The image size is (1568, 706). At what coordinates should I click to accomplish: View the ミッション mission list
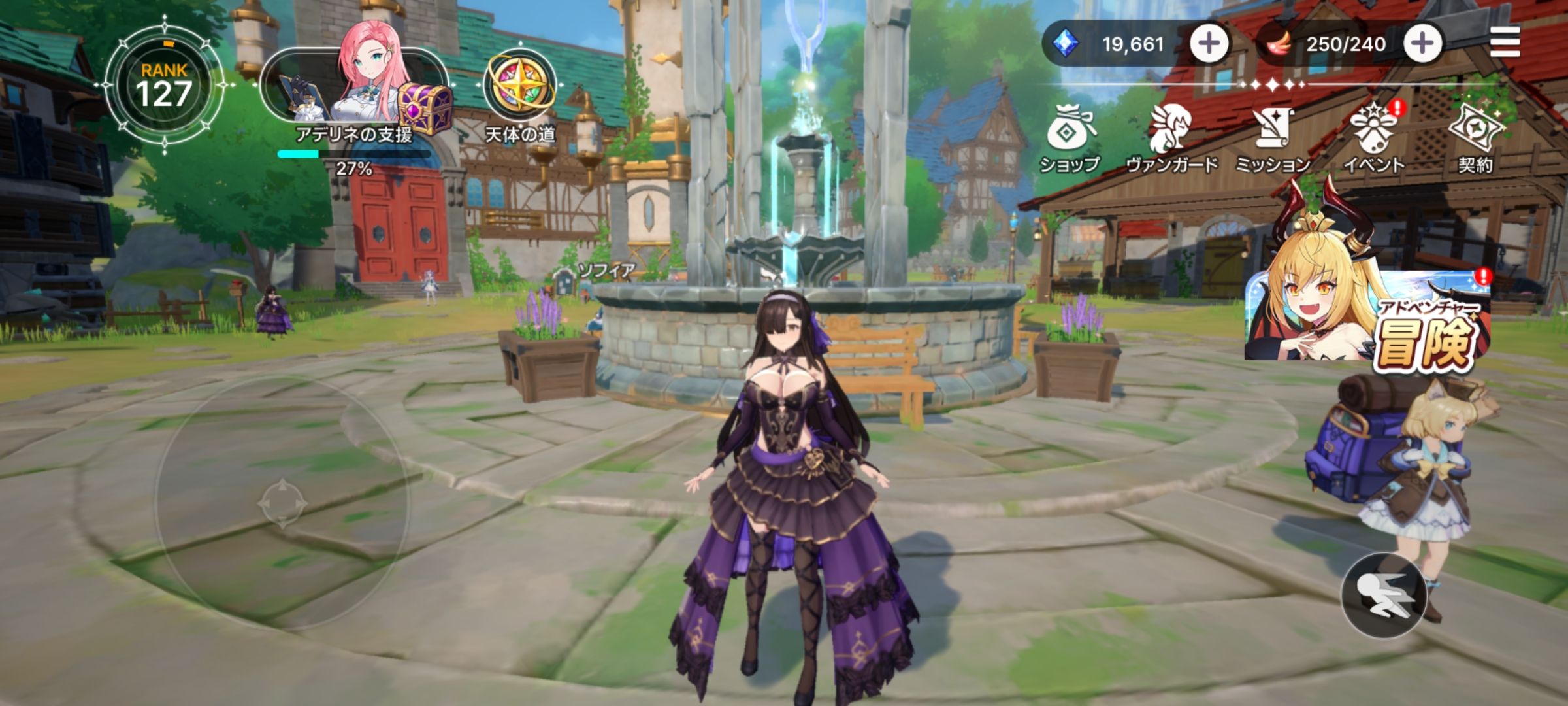tap(1272, 139)
